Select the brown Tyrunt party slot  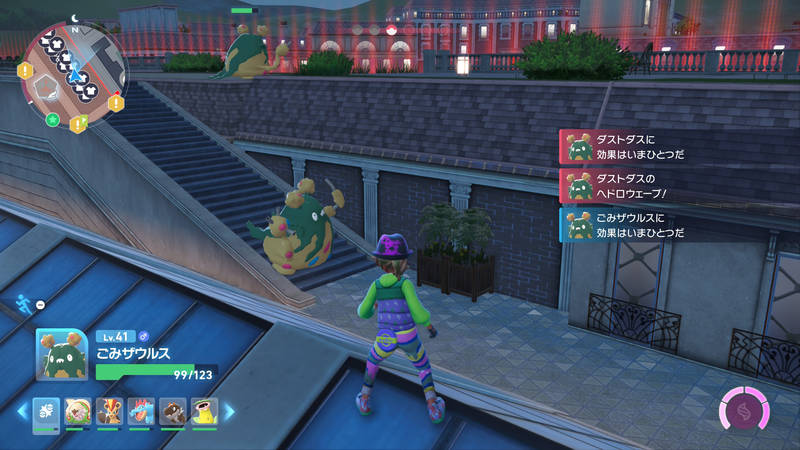173,411
